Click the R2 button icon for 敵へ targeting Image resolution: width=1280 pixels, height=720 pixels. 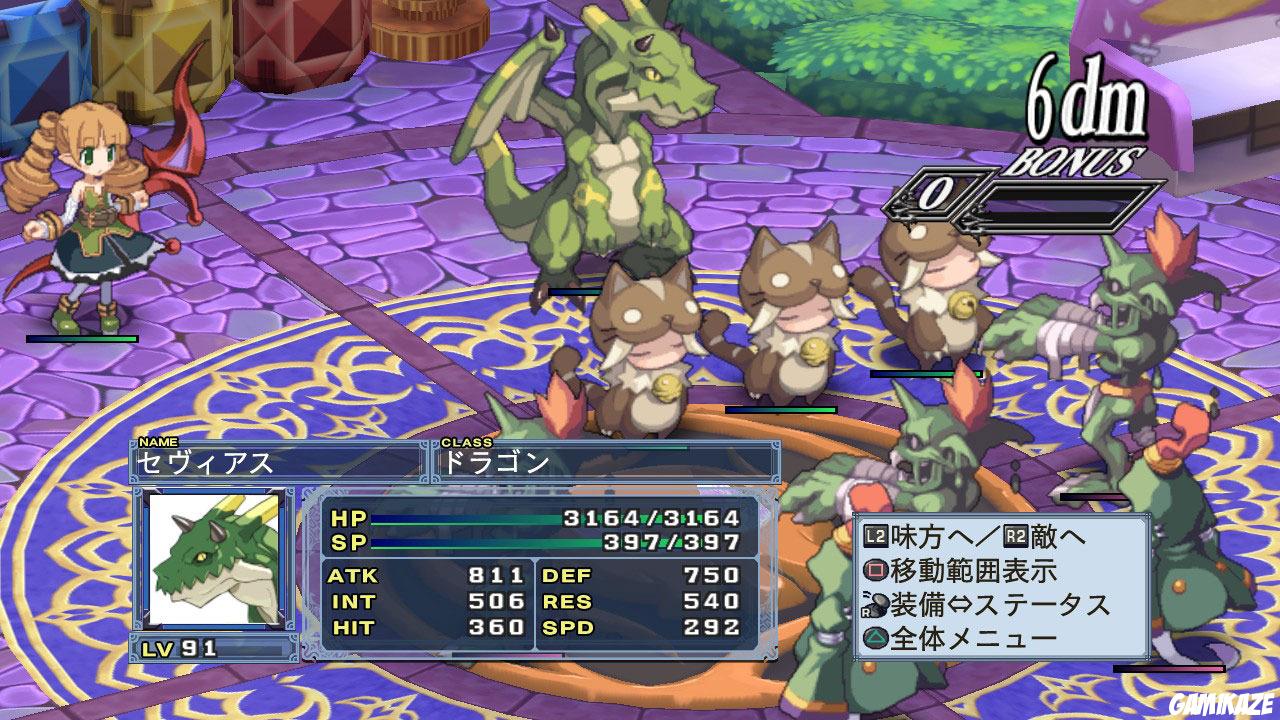[1016, 535]
